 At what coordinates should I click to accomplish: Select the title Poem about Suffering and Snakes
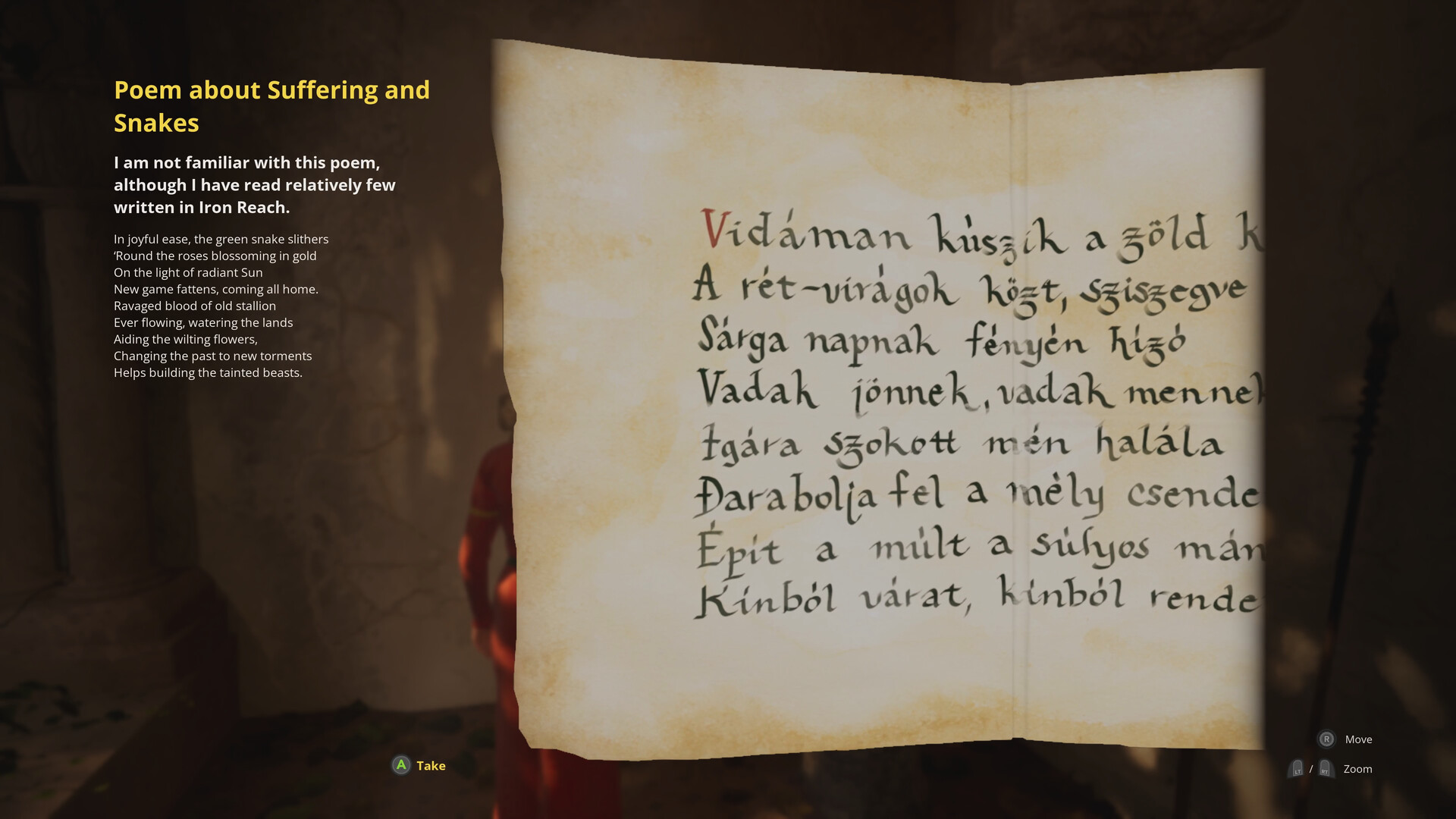(271, 106)
